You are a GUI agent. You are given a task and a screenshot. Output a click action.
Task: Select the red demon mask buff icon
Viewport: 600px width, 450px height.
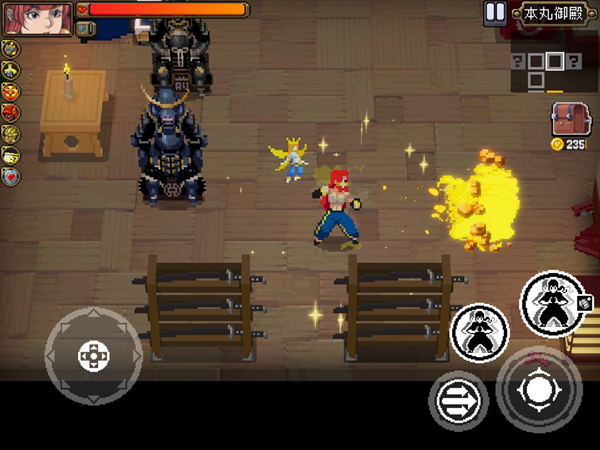click(12, 112)
